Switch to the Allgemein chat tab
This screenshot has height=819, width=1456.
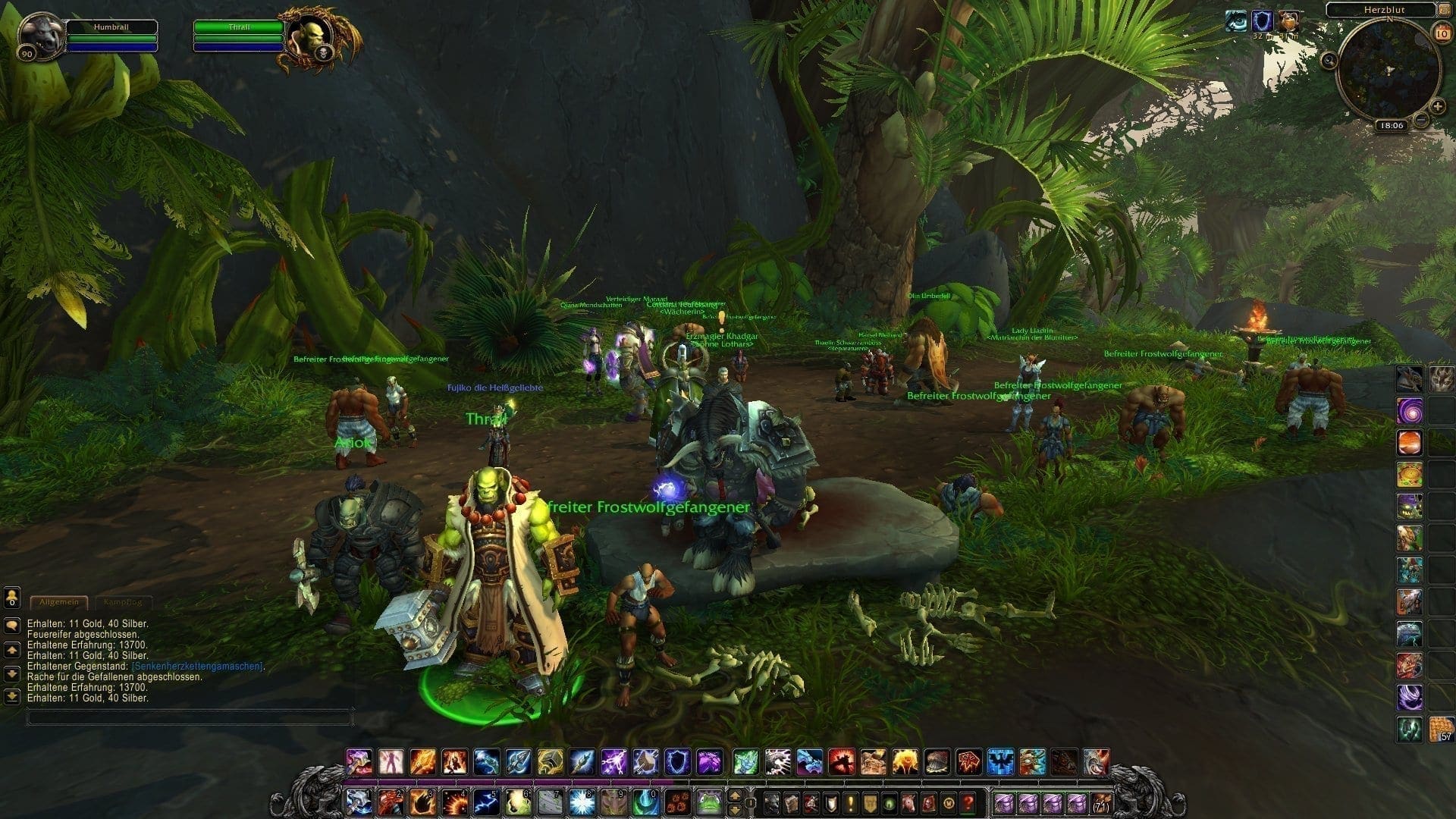point(59,602)
